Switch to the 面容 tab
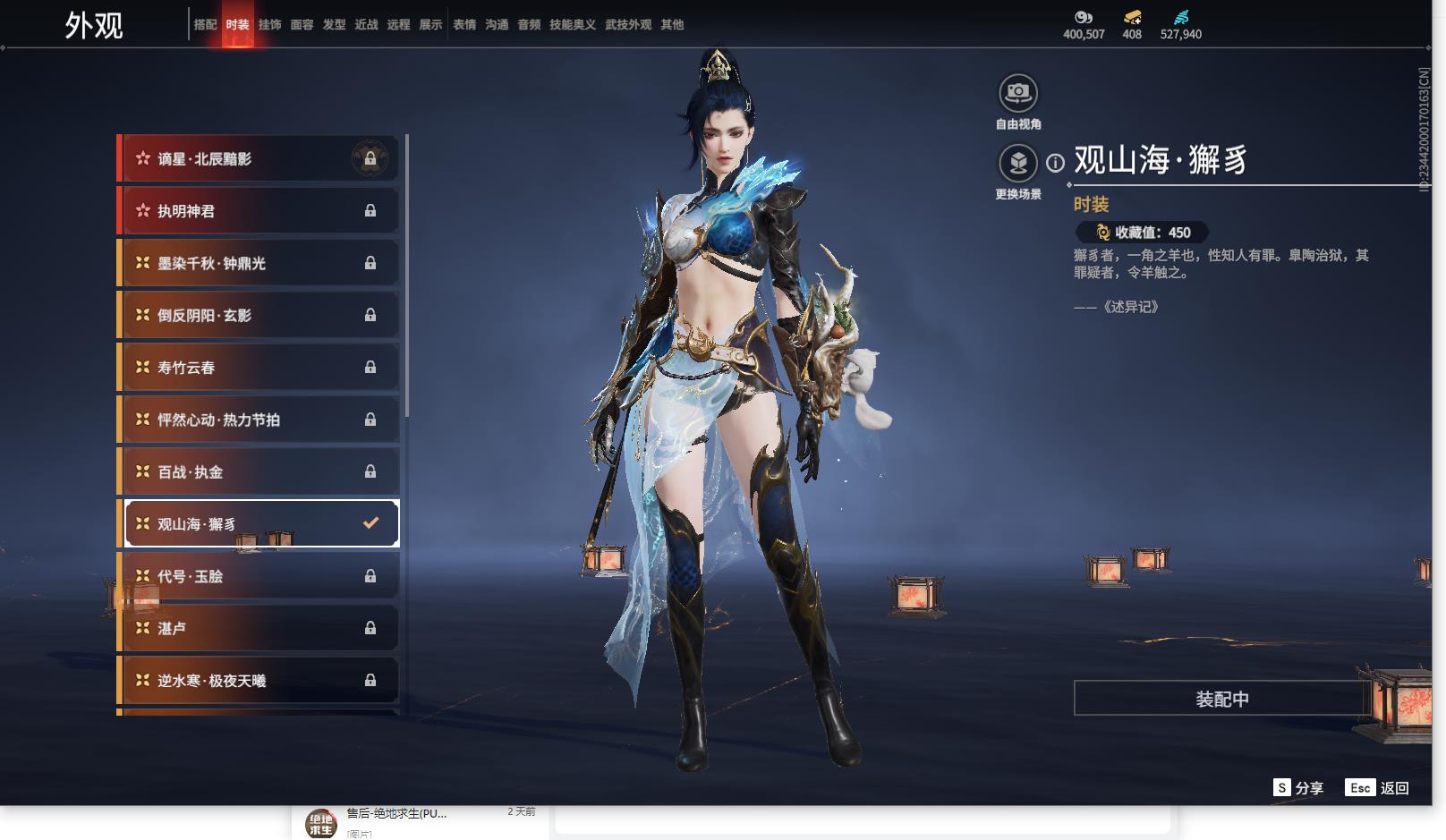The width and height of the screenshot is (1446, 840). pyautogui.click(x=302, y=25)
